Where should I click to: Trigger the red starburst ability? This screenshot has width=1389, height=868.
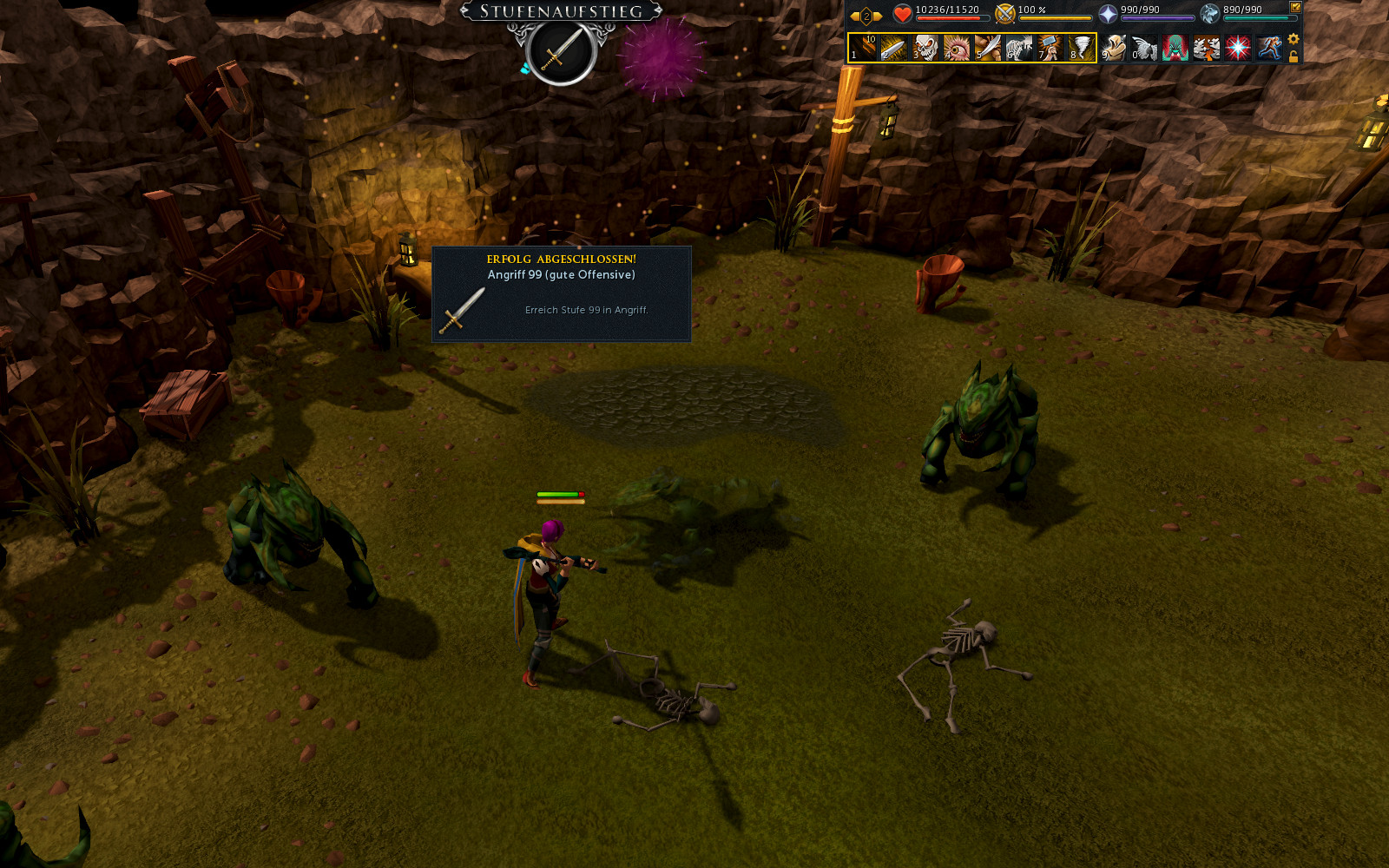pyautogui.click(x=1238, y=48)
